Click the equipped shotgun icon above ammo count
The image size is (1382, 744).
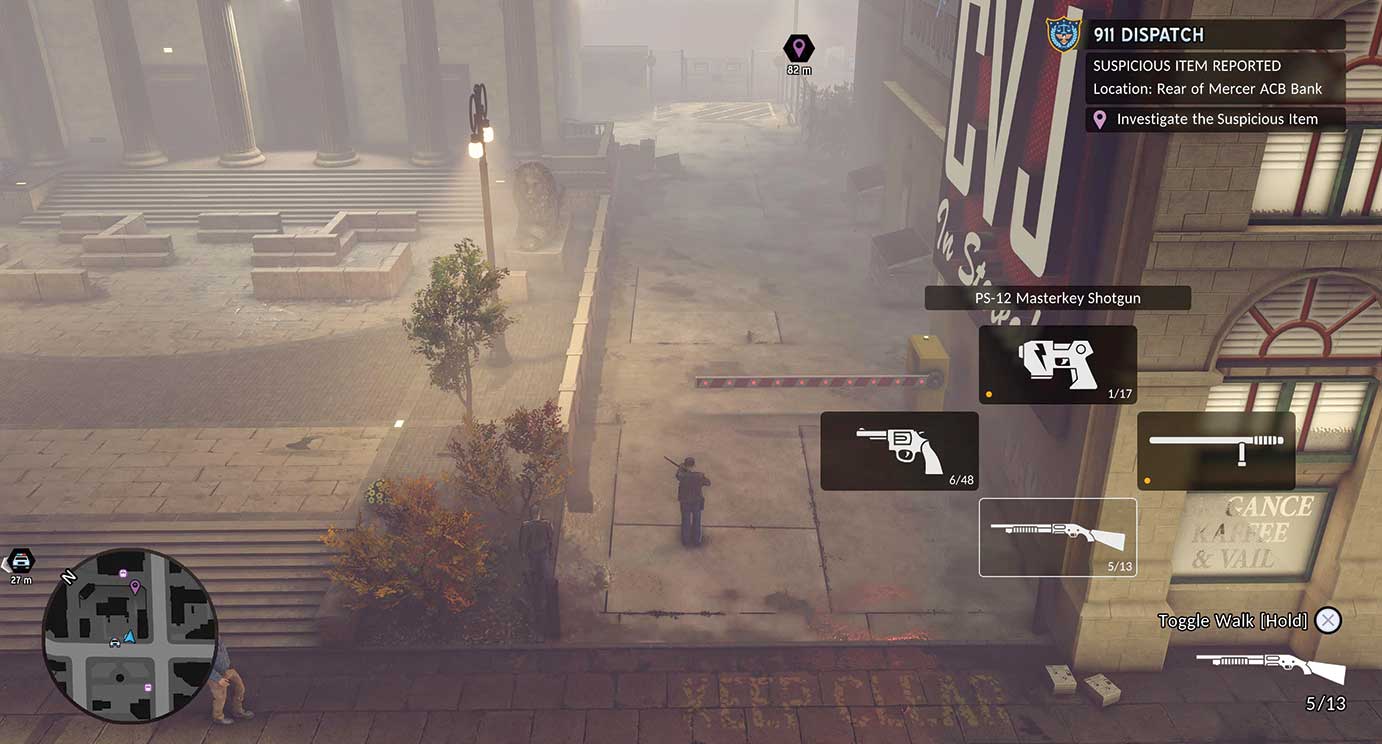click(1270, 666)
